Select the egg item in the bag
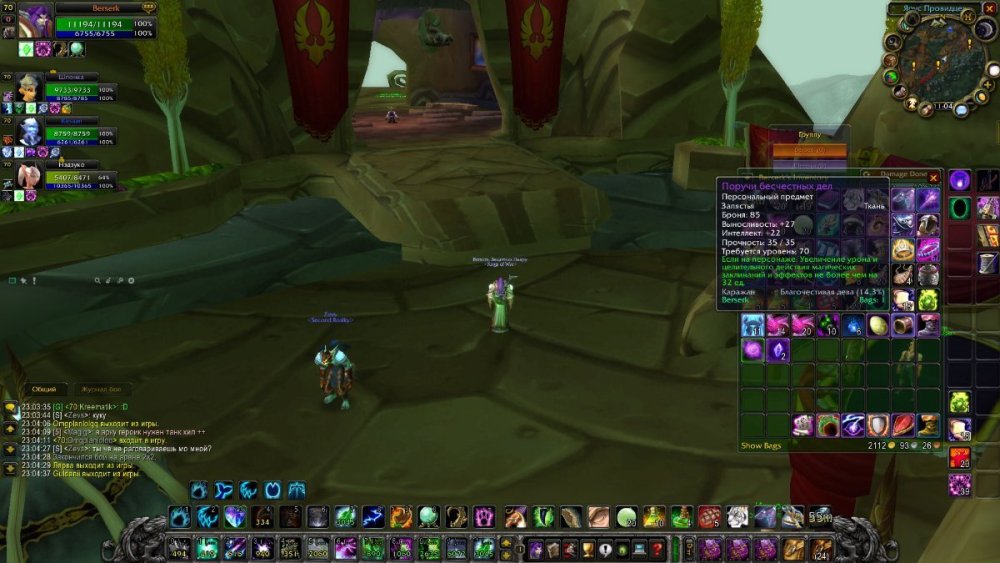 [878, 325]
